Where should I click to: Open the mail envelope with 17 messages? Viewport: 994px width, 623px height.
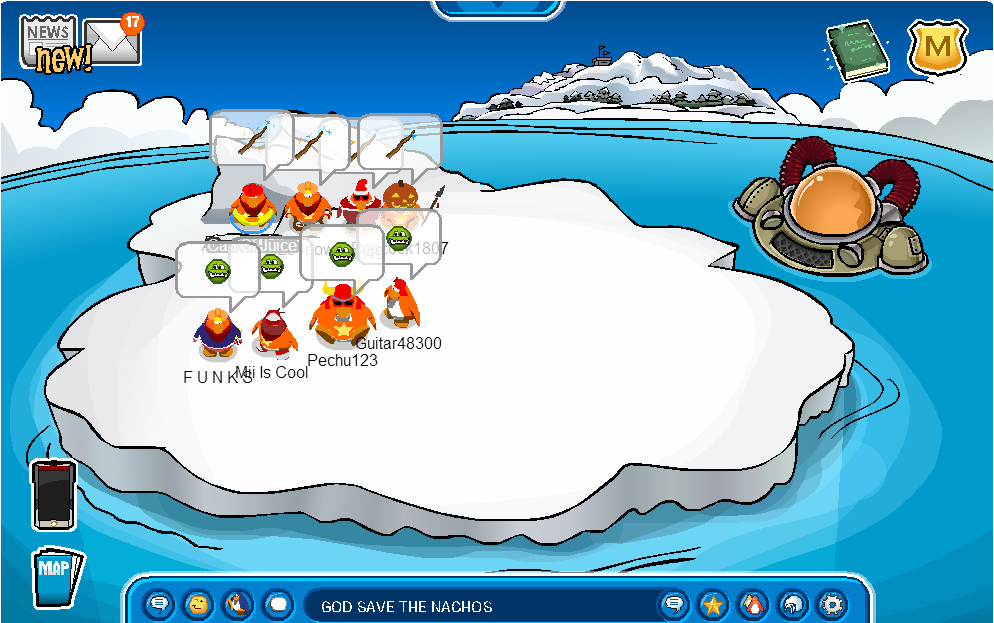pos(112,40)
